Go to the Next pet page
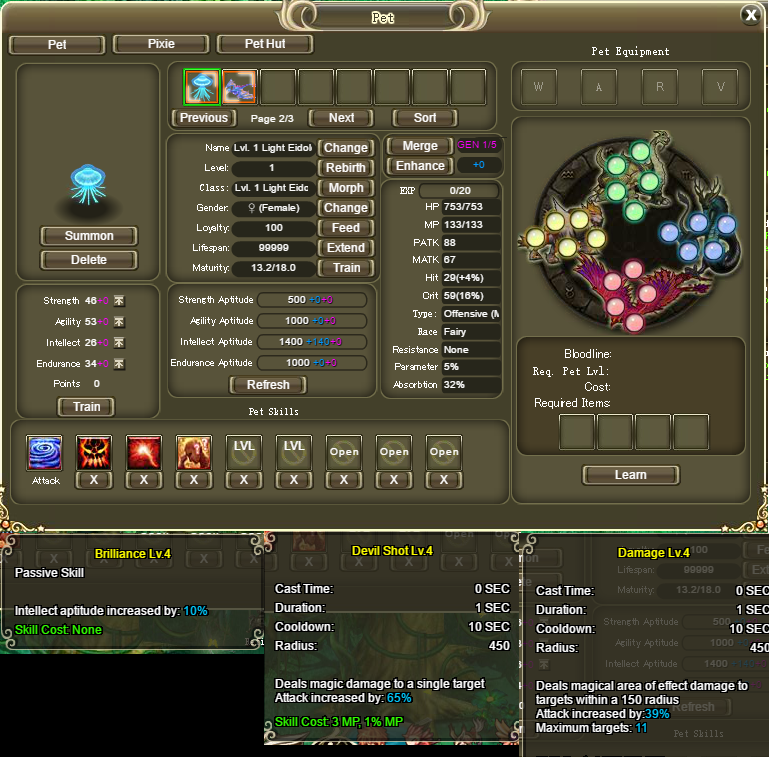The image size is (769, 757). [x=341, y=118]
